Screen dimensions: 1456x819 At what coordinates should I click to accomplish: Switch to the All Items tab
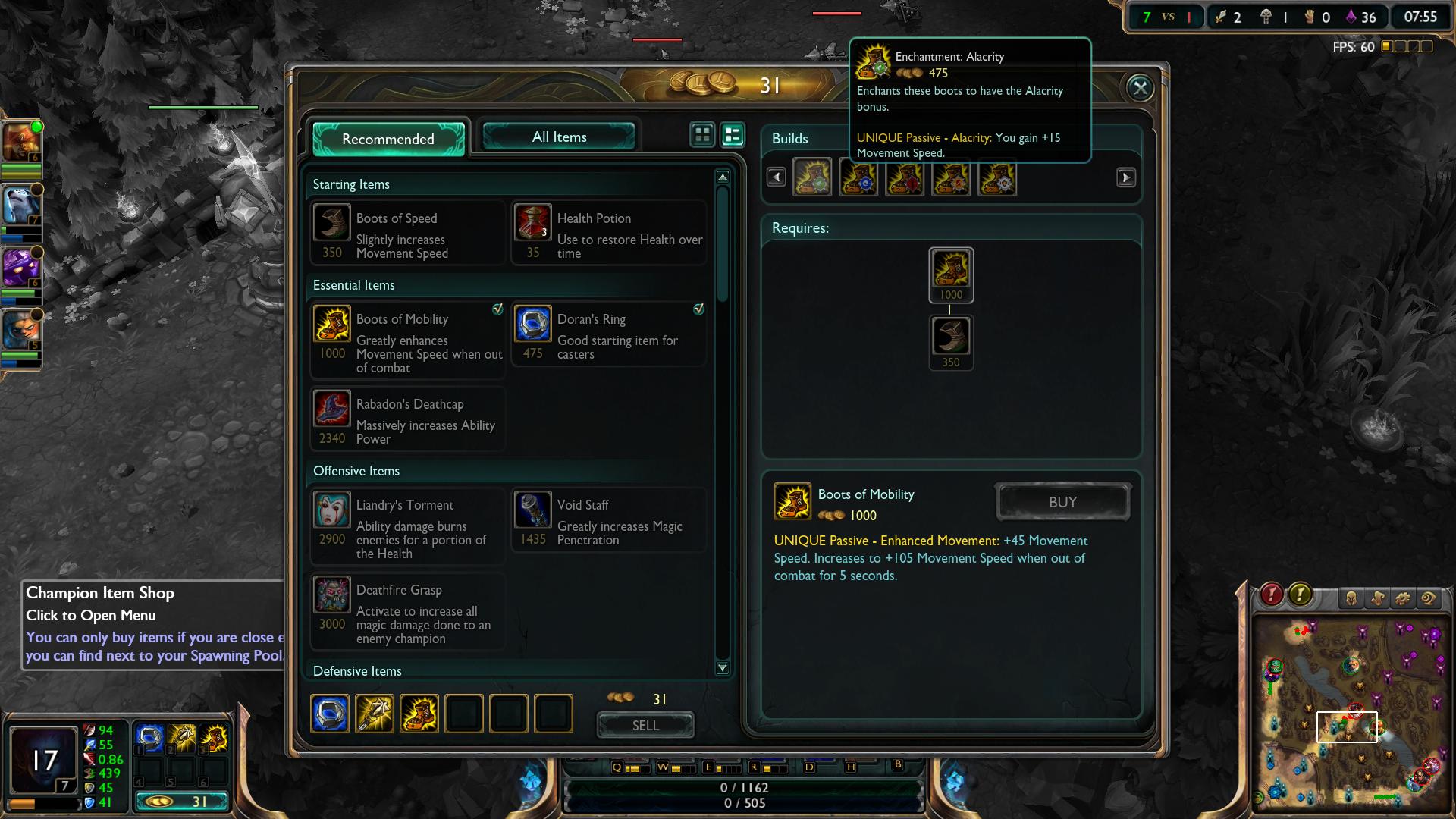559,137
